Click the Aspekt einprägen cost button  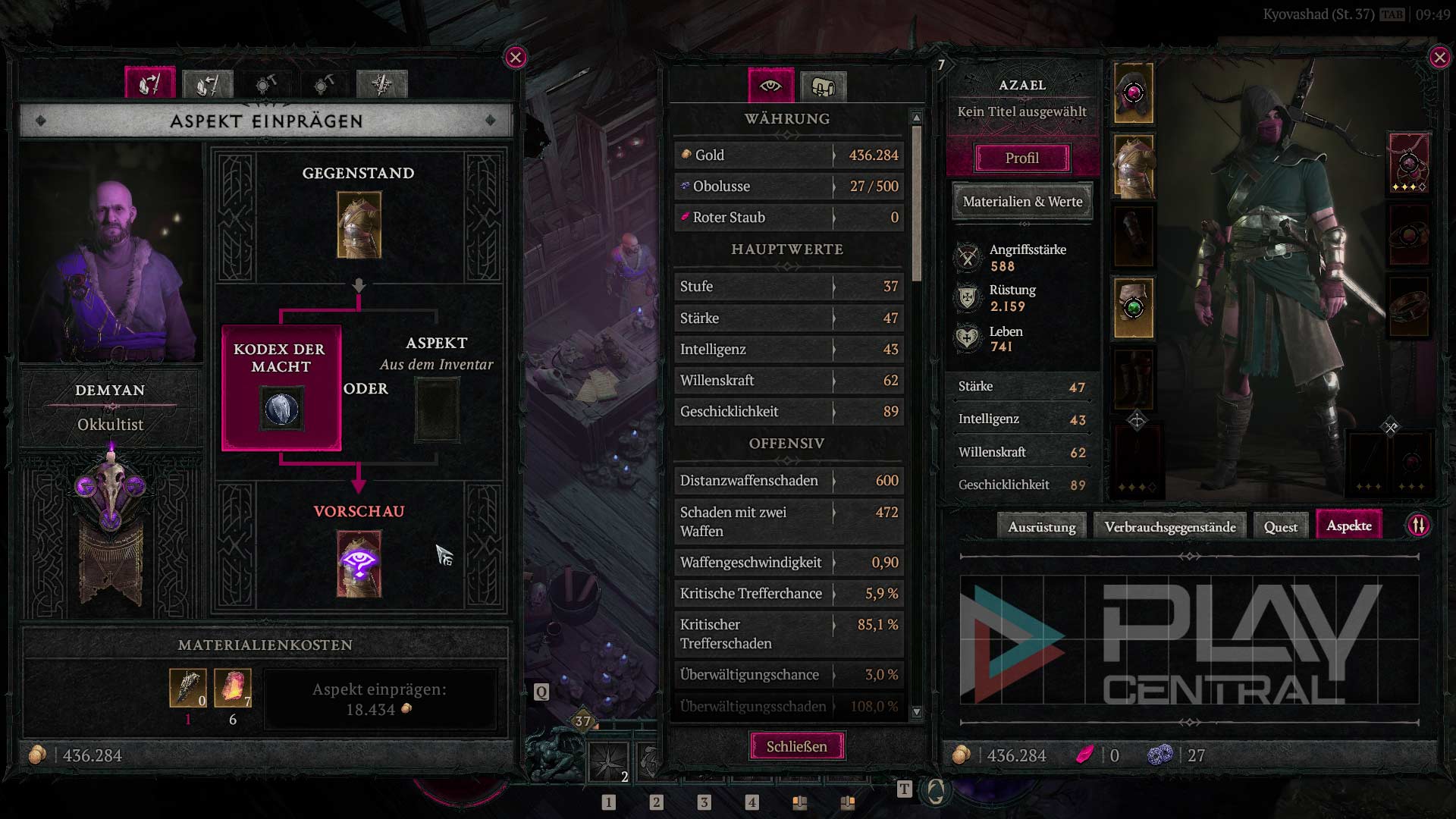point(380,699)
